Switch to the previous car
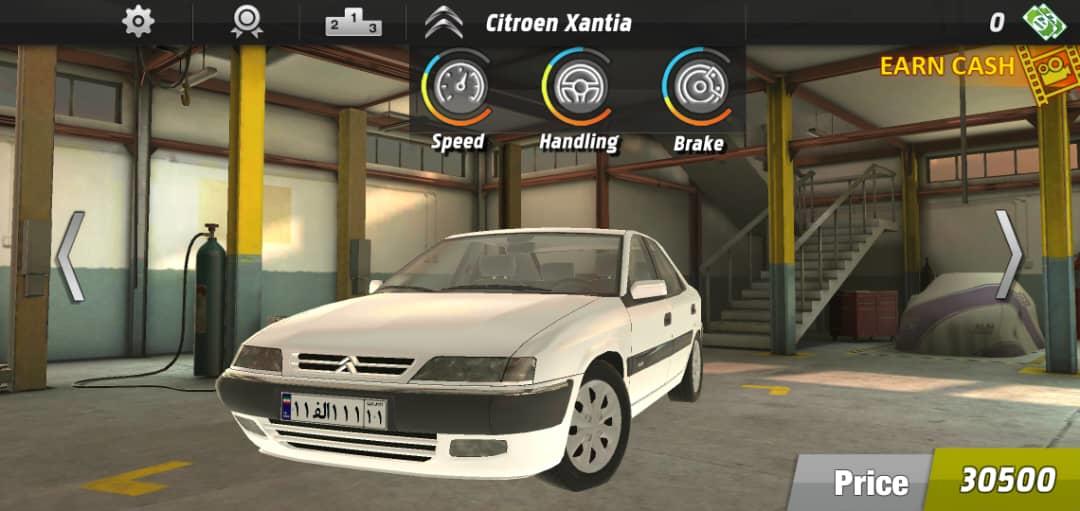The image size is (1080, 511). [70, 256]
